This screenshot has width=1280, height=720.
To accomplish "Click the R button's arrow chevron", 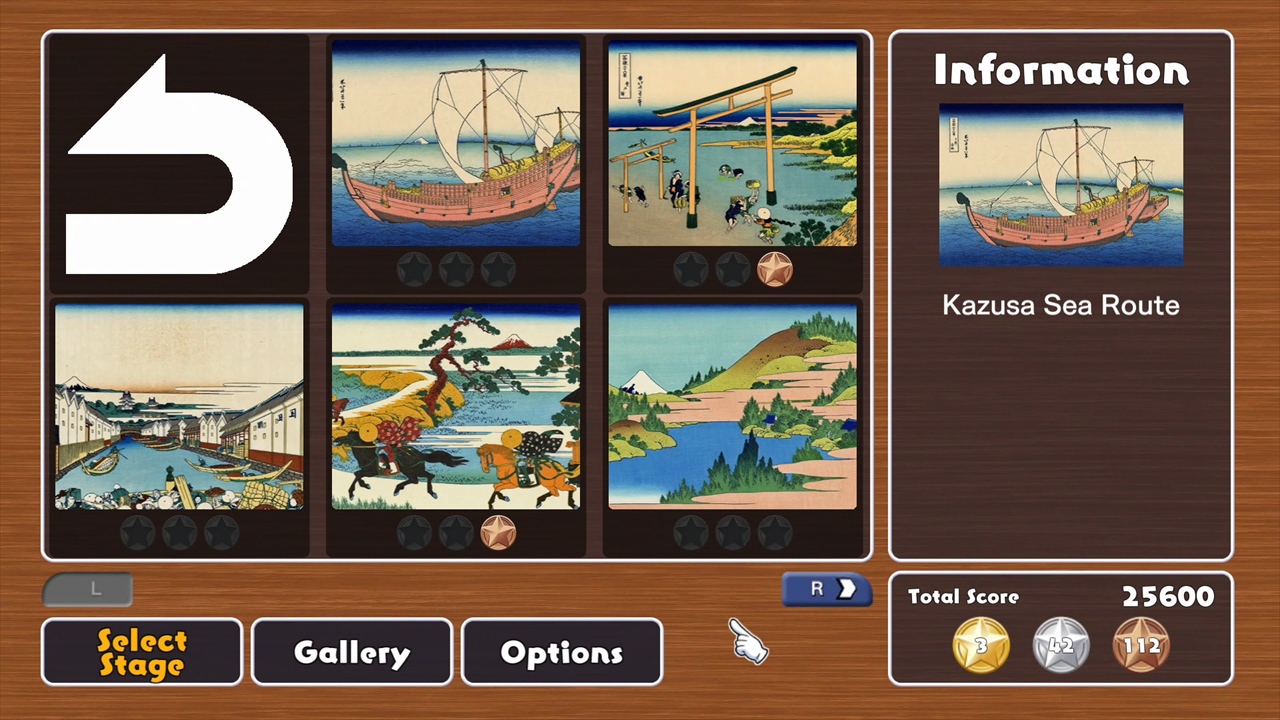I will tap(846, 589).
